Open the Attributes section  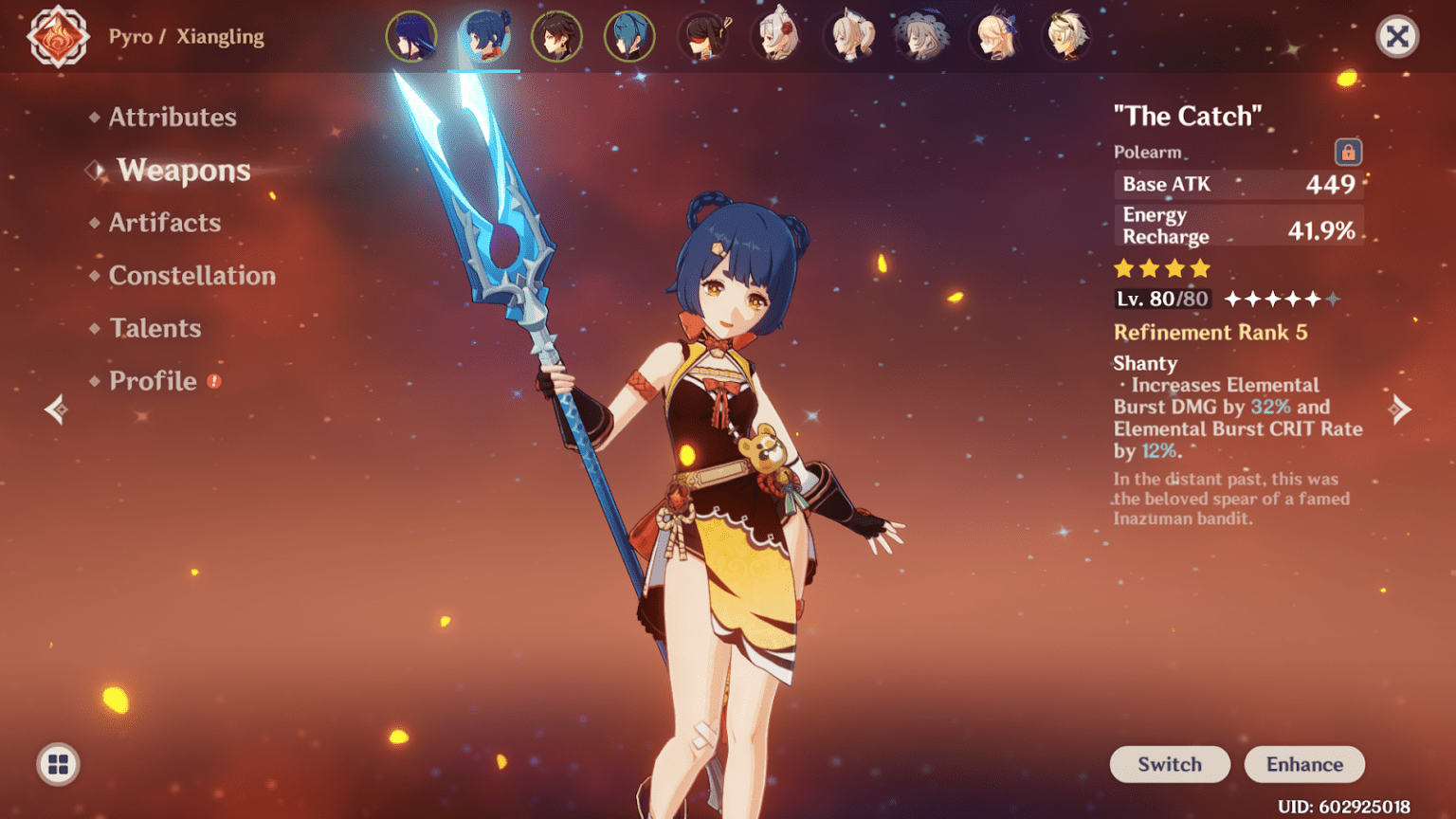[x=172, y=117]
